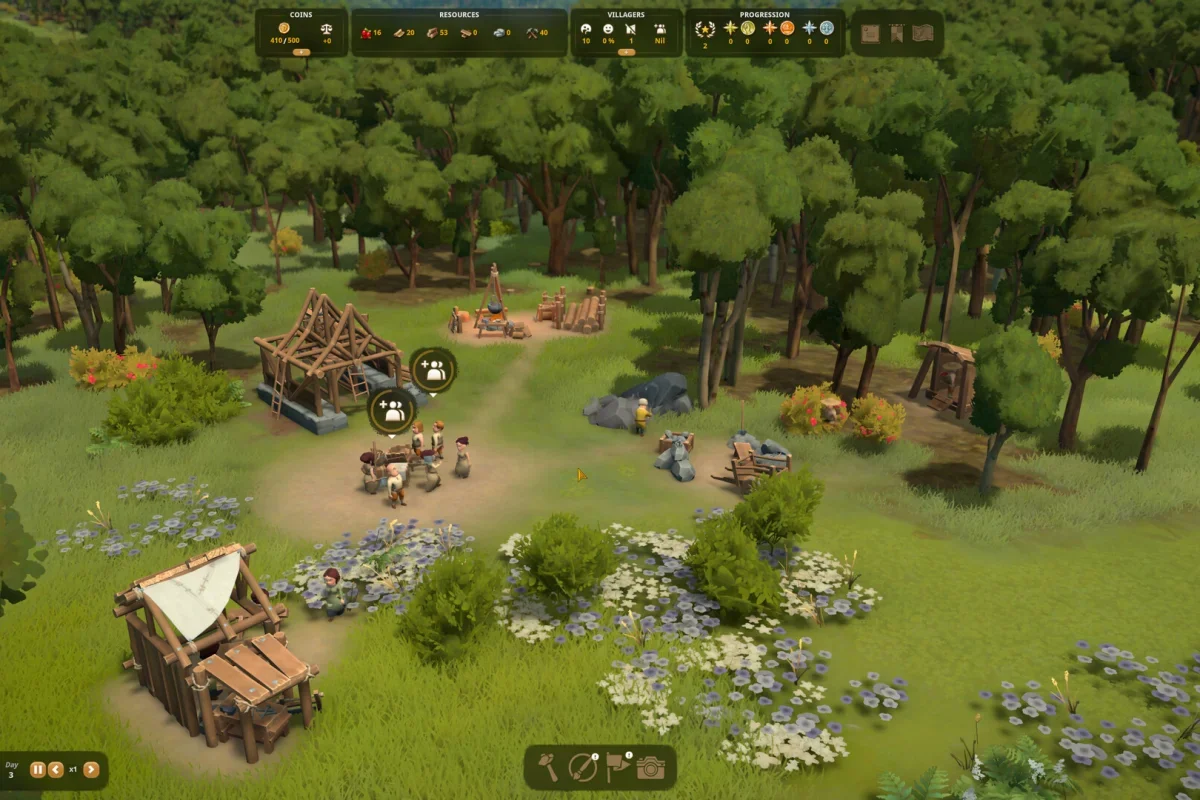Expand the Villagers panel
This screenshot has height=800, width=1200.
626,51
